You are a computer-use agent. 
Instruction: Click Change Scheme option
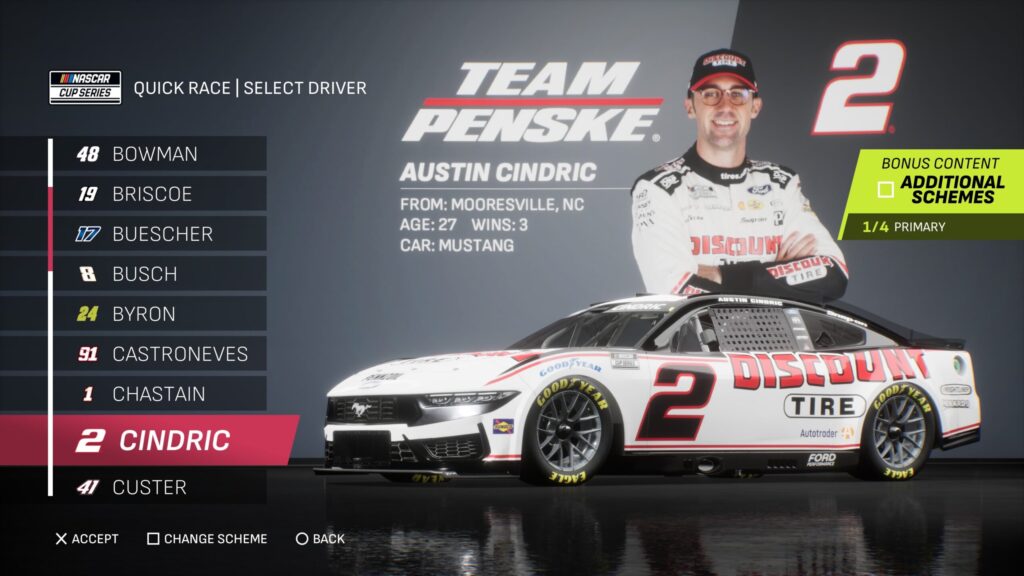[207, 539]
